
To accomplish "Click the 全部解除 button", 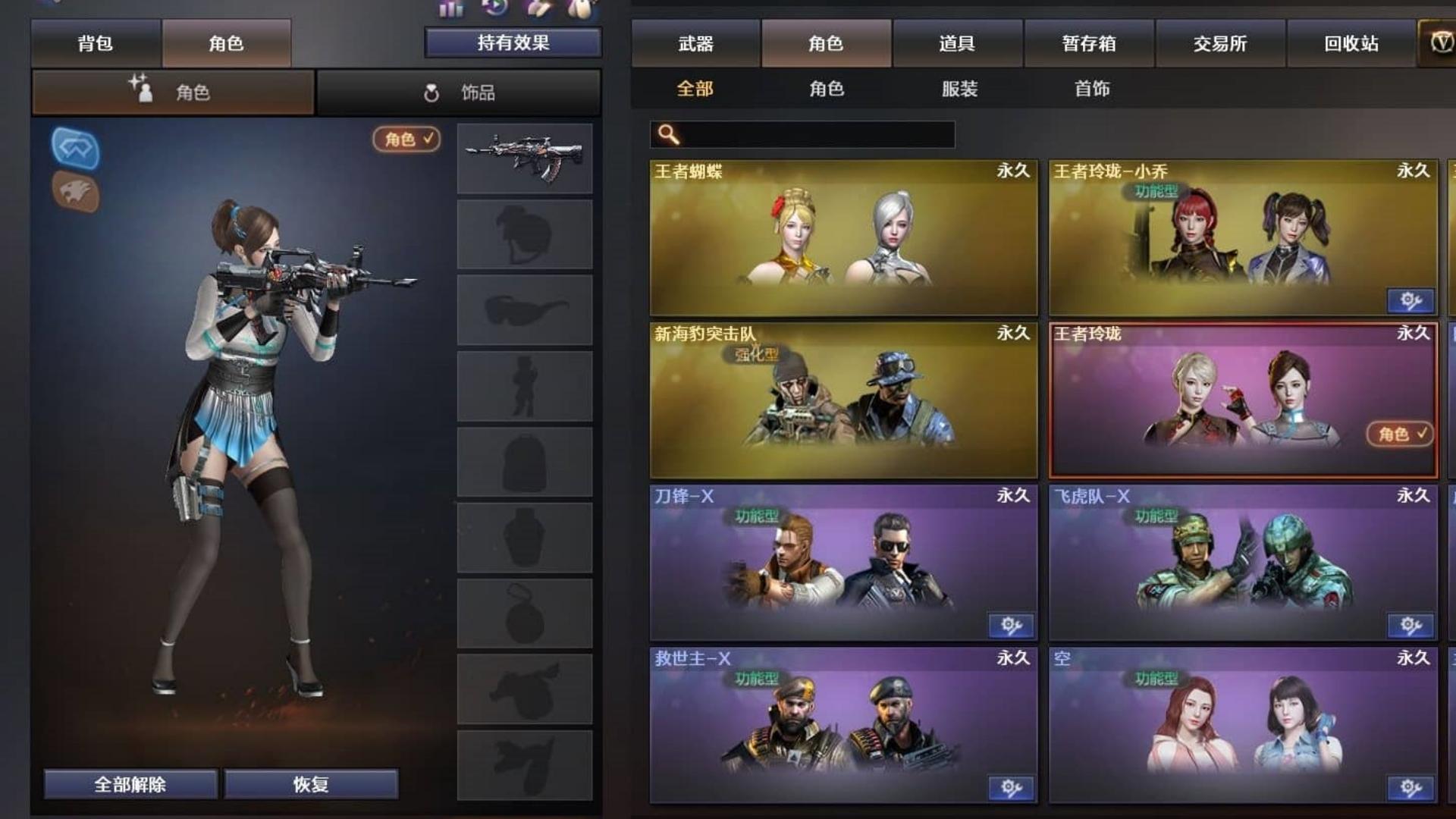I will coord(130,784).
